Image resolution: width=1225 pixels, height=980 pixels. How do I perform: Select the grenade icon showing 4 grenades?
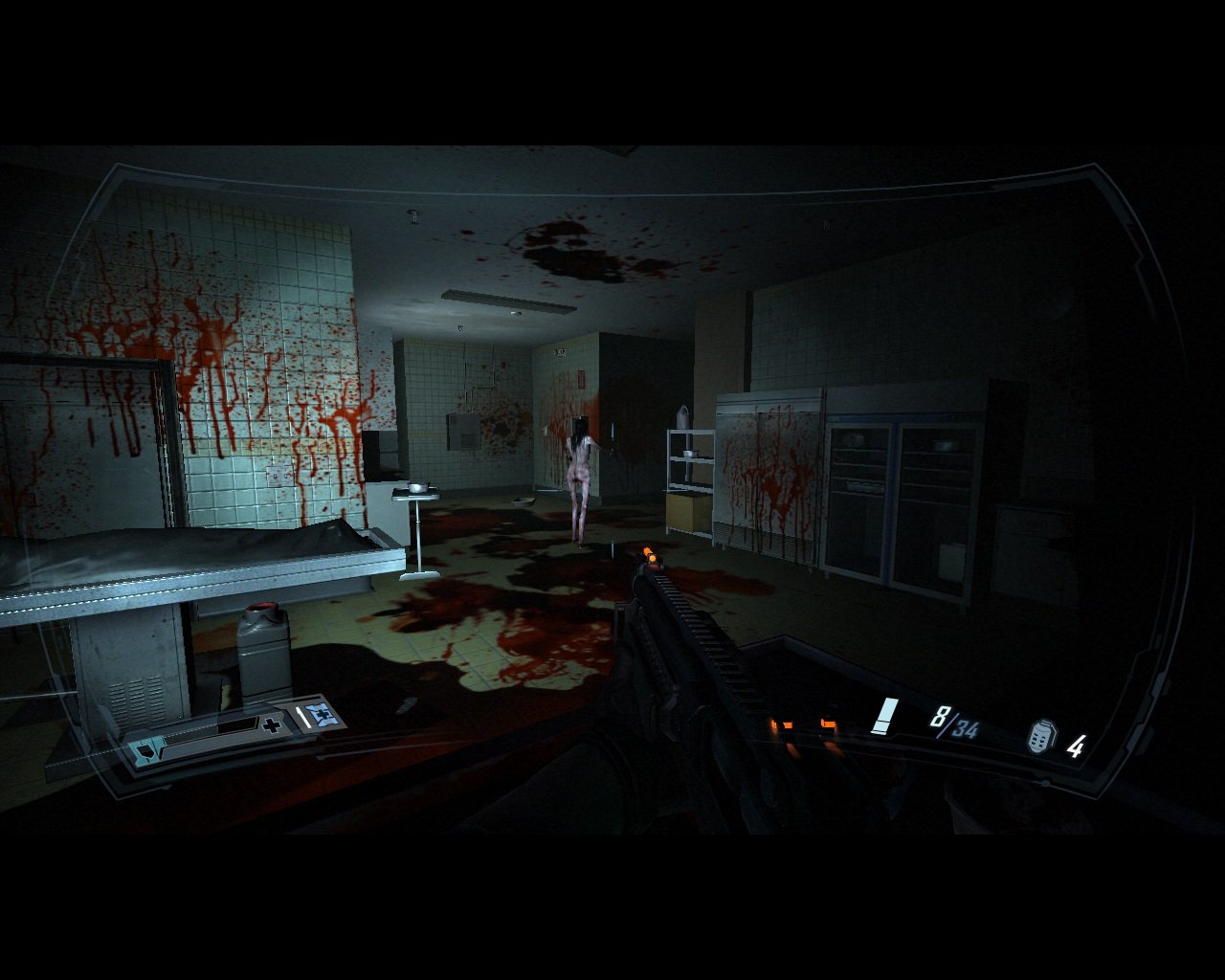pyautogui.click(x=1042, y=737)
